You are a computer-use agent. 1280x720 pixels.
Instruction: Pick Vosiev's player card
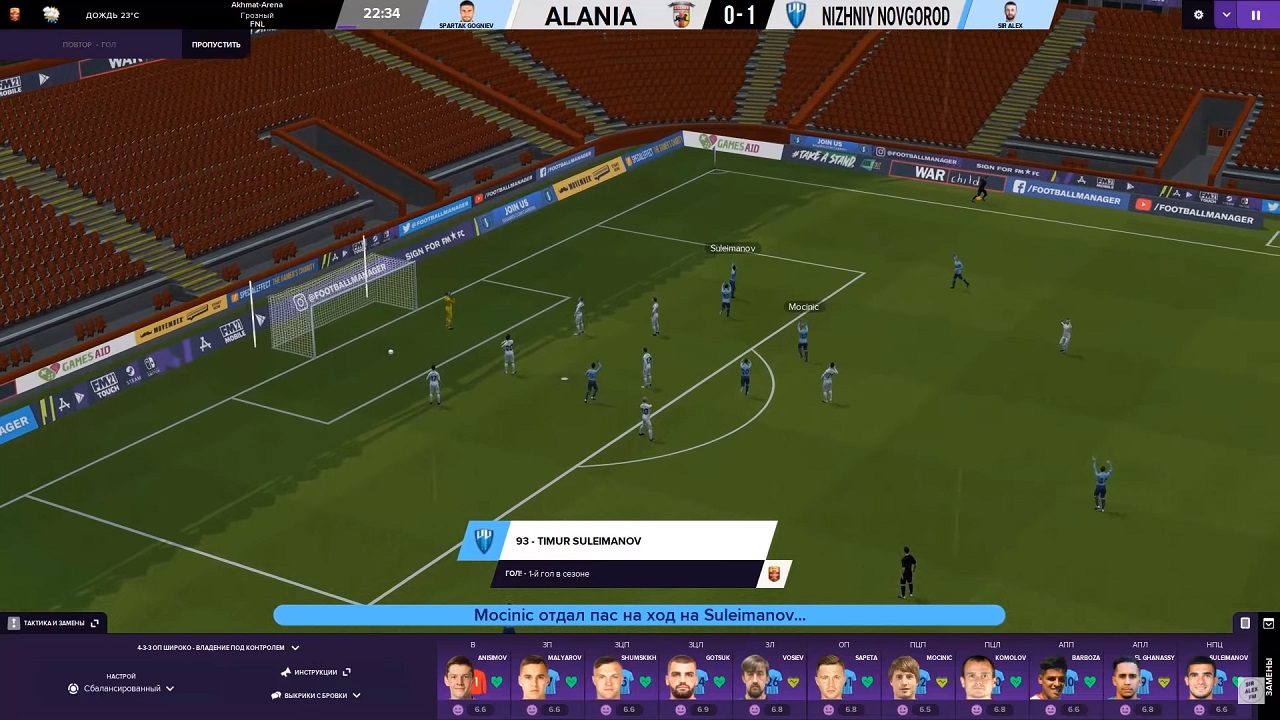769,680
